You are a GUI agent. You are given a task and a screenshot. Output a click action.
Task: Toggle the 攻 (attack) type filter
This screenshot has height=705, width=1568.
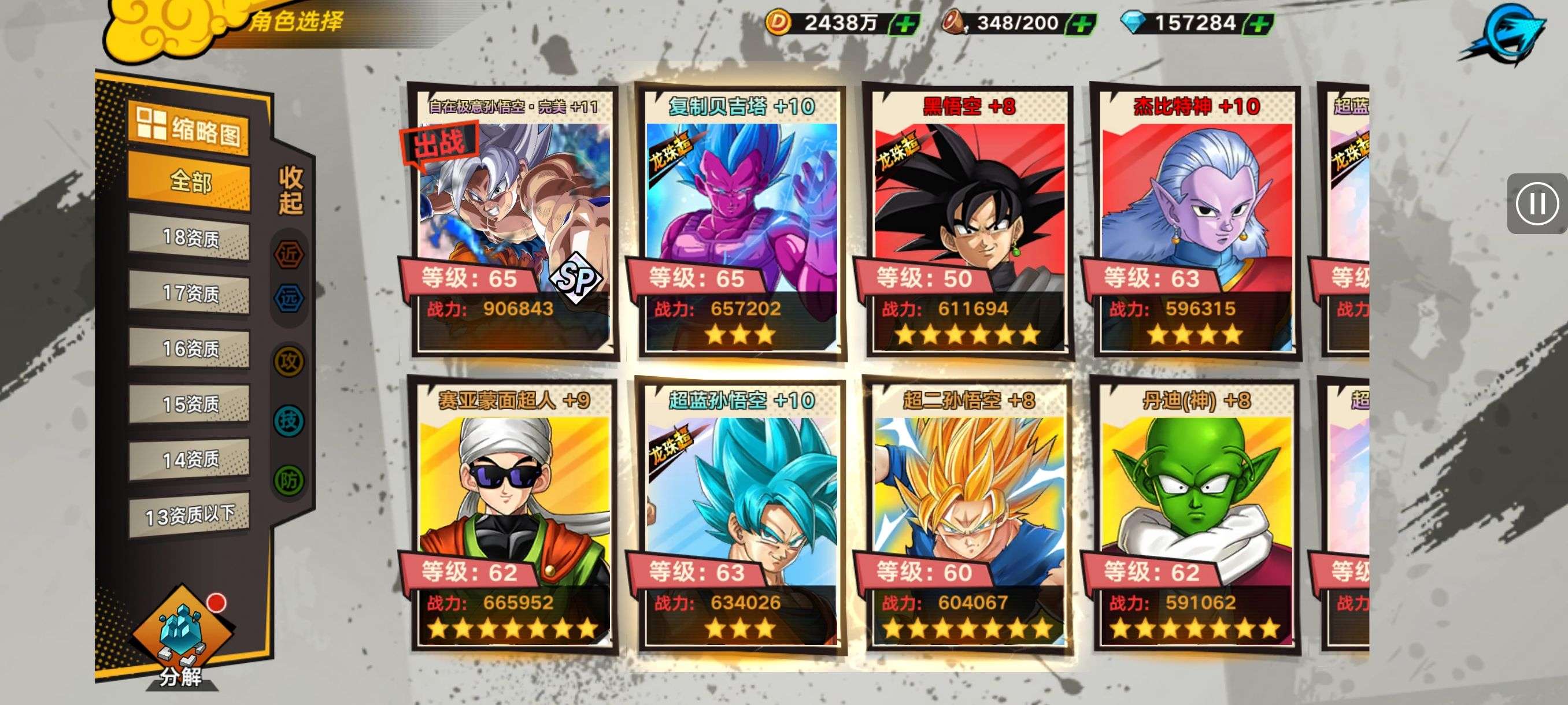(x=289, y=362)
